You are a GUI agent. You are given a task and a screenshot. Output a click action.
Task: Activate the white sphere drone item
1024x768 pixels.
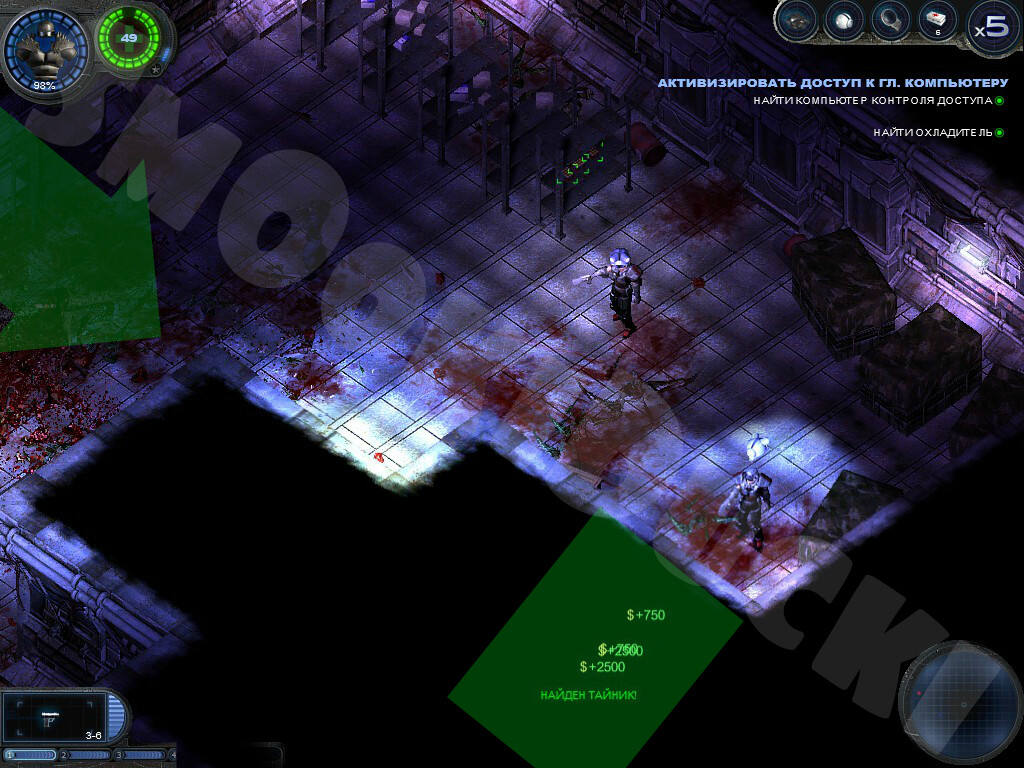tap(844, 20)
